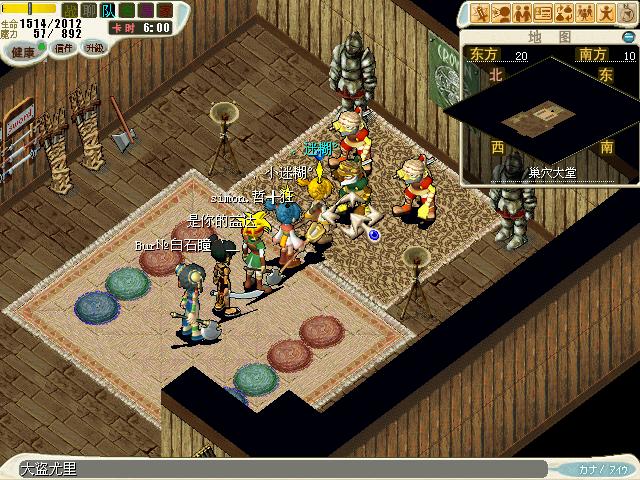Click the round compass icon in toolbar
640x480 pixels.
pyautogui.click(x=627, y=13)
